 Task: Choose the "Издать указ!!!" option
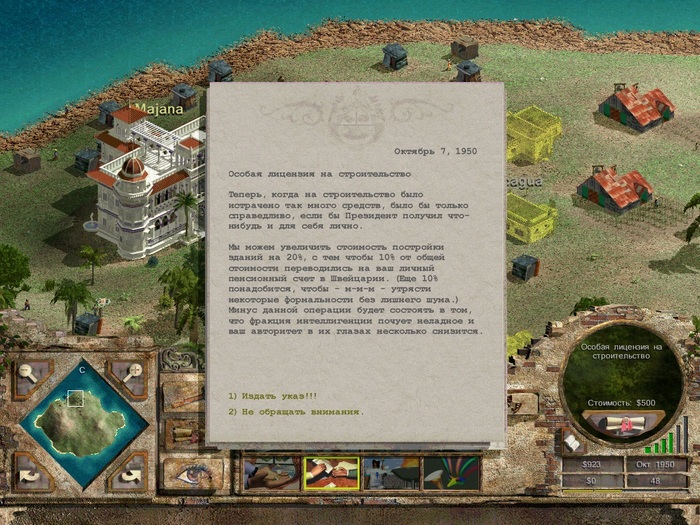tap(266, 395)
